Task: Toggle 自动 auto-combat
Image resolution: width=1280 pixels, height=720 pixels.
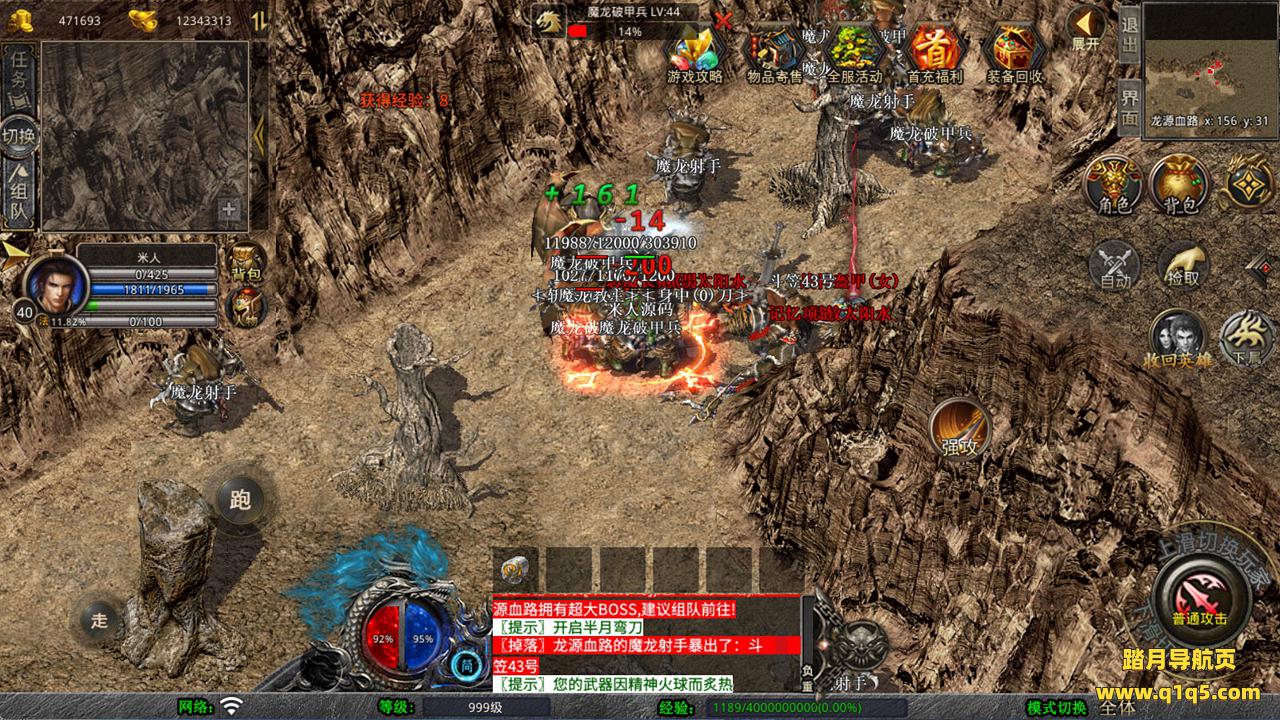Action: (x=1114, y=266)
